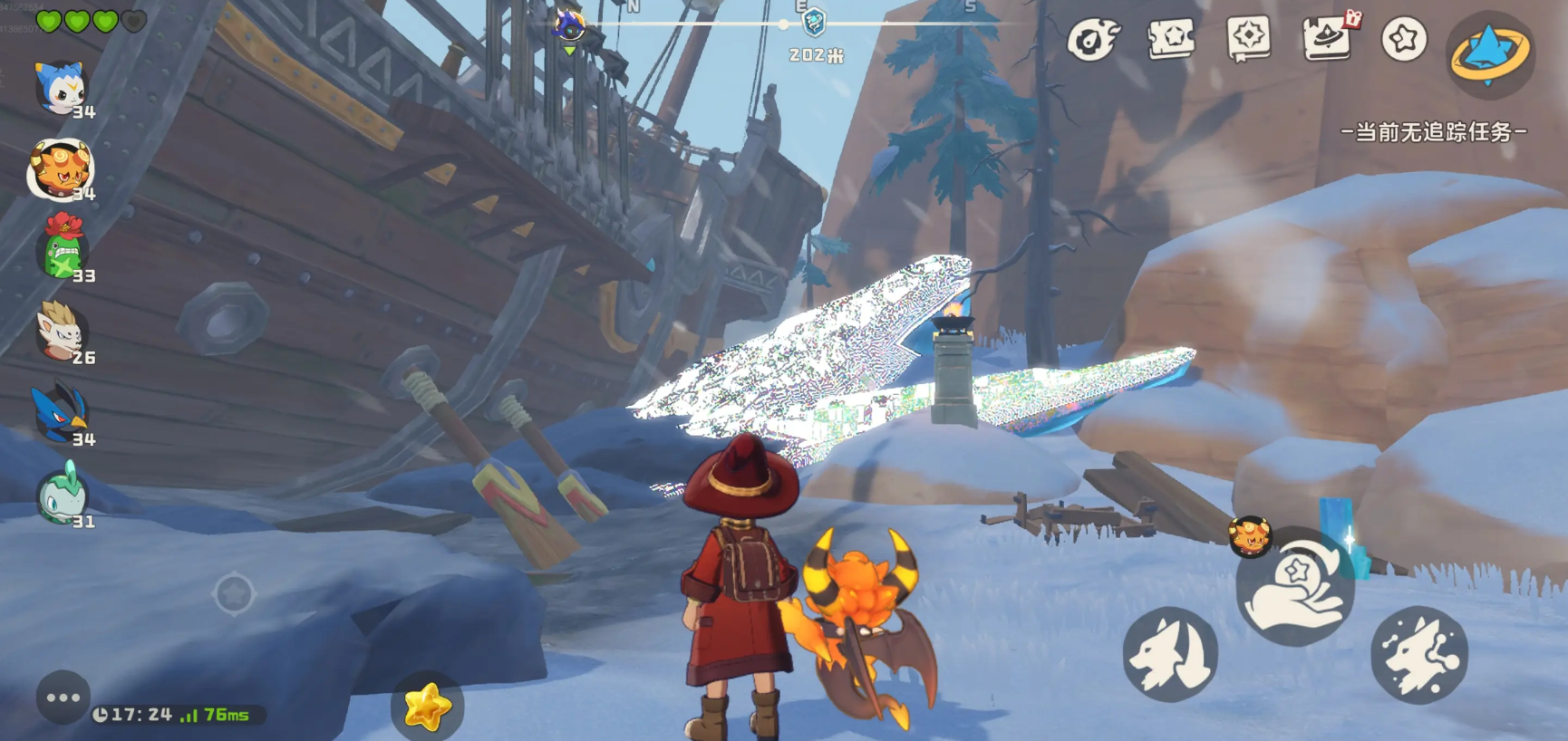Use the howling wolf skill button
This screenshot has width=1568, height=741.
coord(1170,654)
